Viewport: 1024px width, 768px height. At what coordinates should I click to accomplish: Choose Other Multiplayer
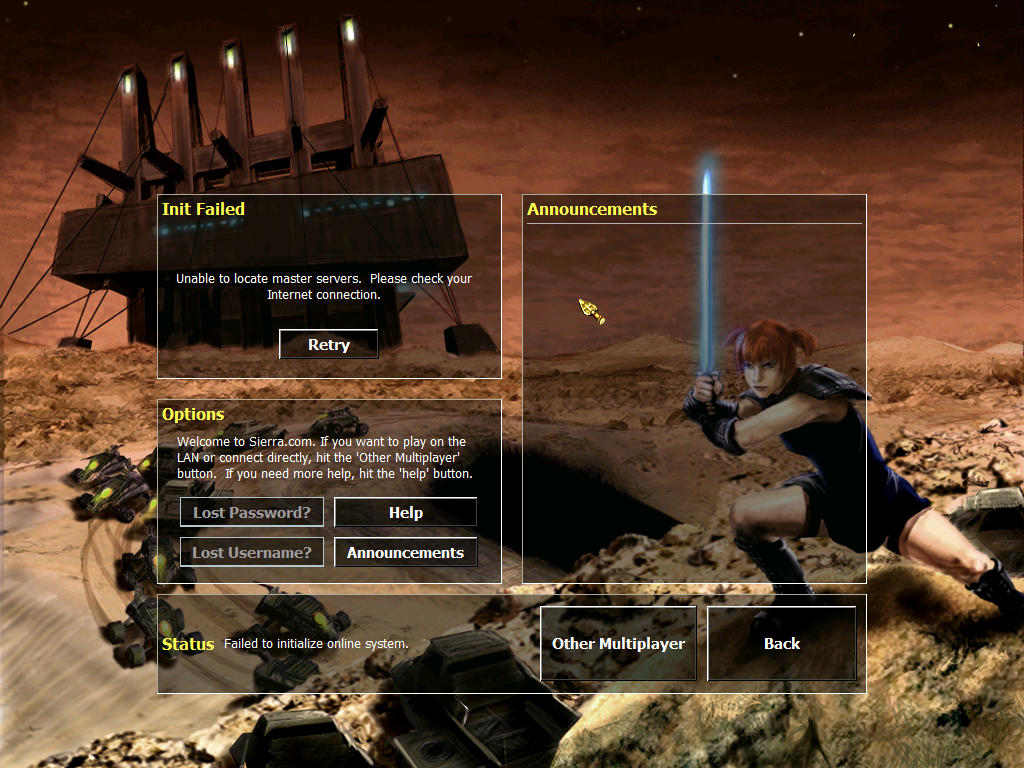[618, 643]
